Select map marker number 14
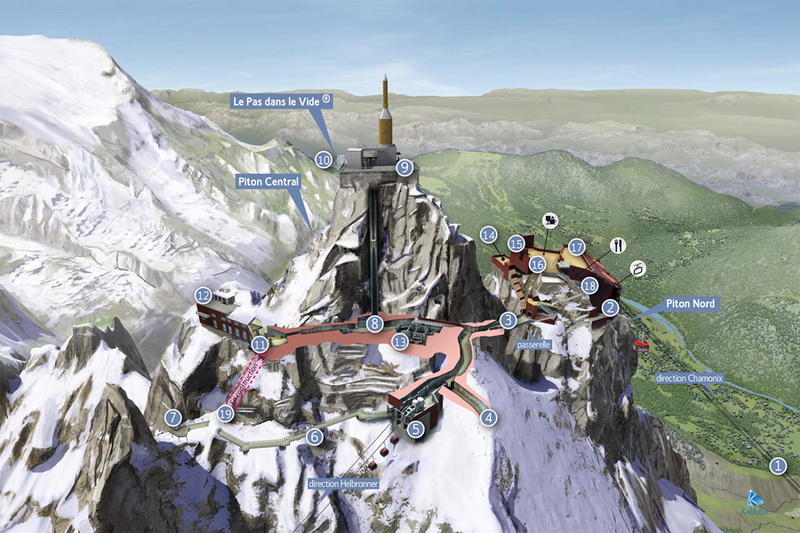 pos(489,235)
